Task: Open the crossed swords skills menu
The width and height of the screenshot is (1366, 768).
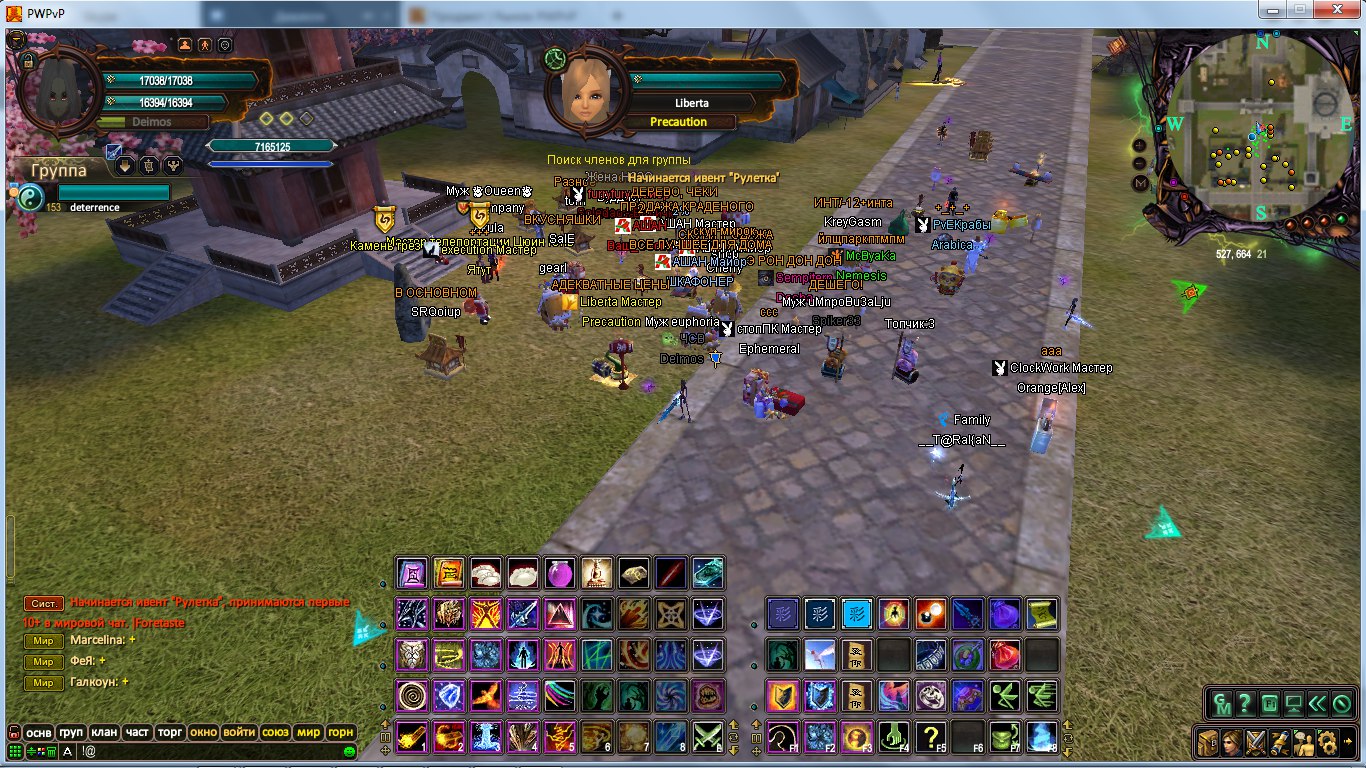Action: coord(1256,742)
